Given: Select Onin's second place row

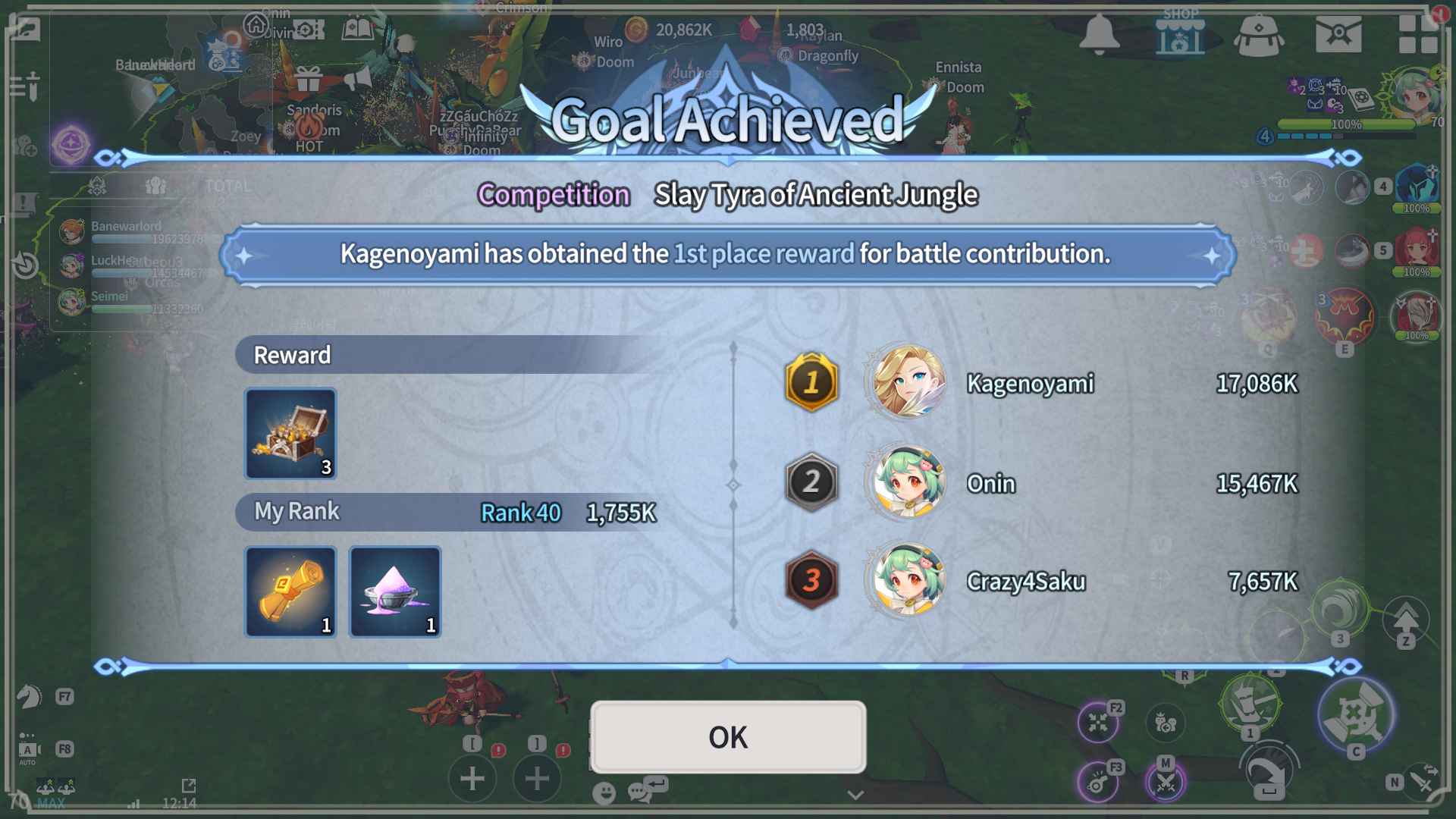Looking at the screenshot, I should 1040,483.
